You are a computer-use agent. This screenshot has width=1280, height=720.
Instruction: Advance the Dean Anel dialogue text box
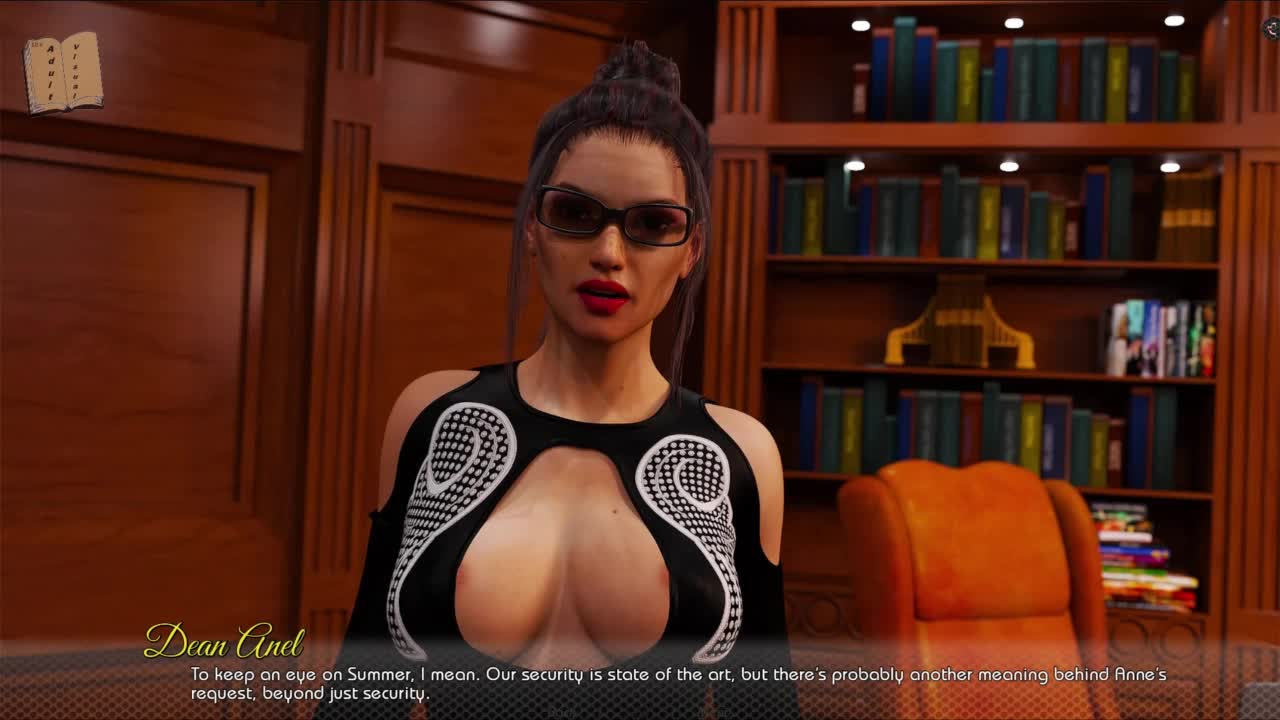(x=678, y=683)
